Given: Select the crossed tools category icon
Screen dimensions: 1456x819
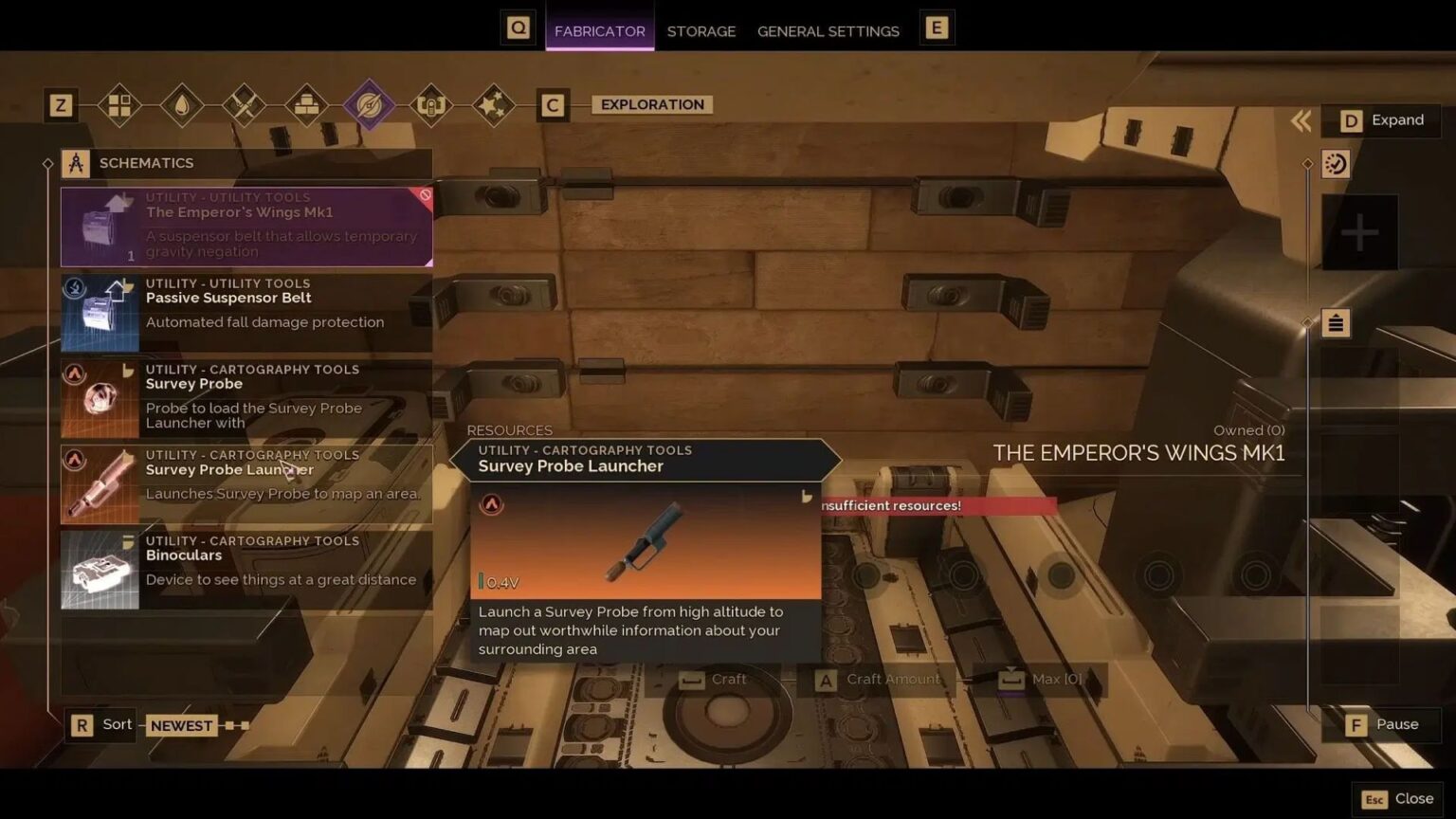Looking at the screenshot, I should [x=243, y=105].
